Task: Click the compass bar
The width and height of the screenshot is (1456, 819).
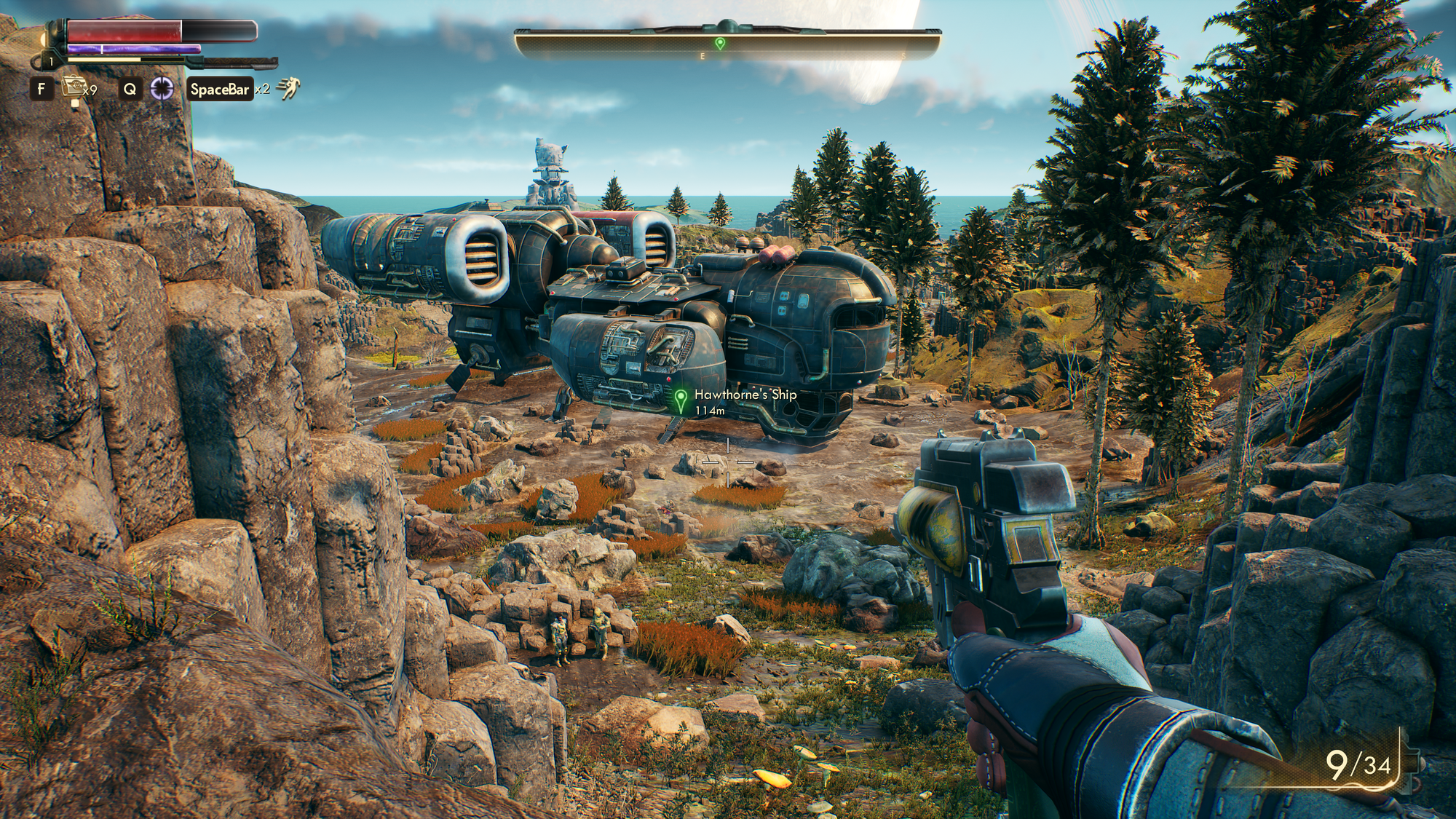Action: click(x=728, y=44)
